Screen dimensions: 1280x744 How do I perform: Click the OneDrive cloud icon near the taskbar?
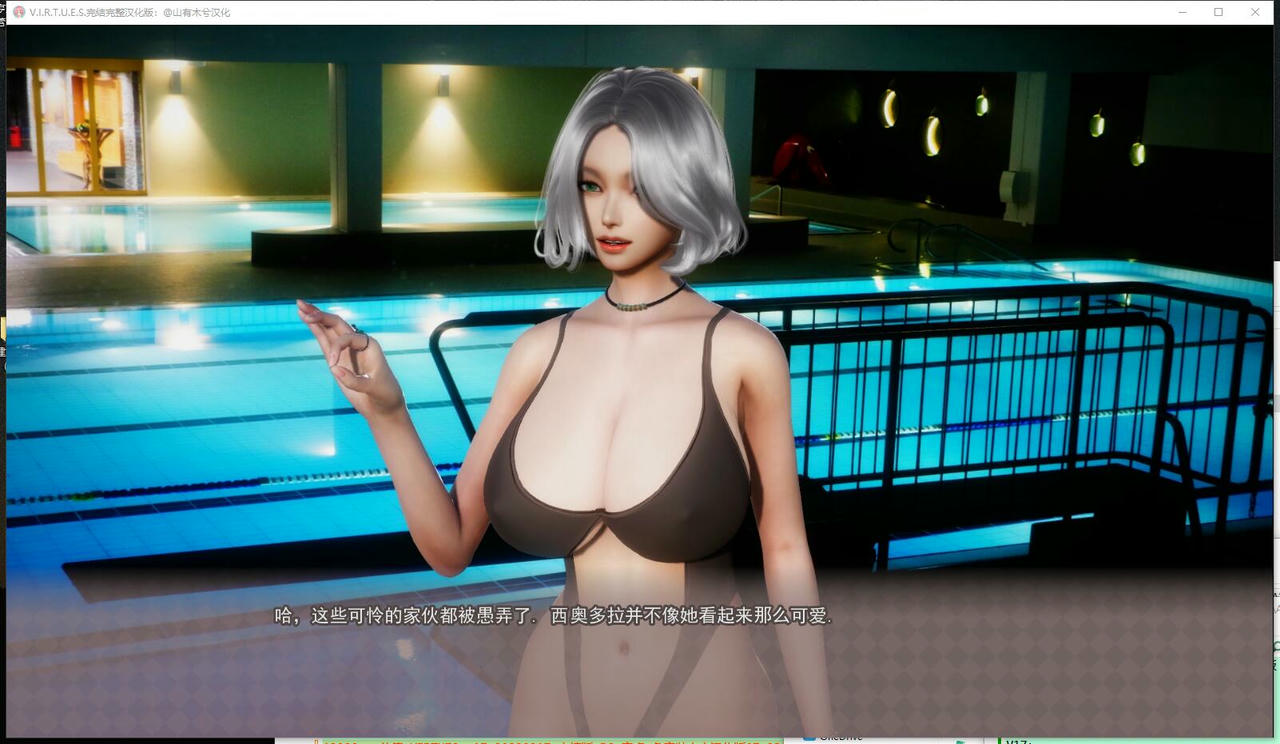pyautogui.click(x=808, y=738)
